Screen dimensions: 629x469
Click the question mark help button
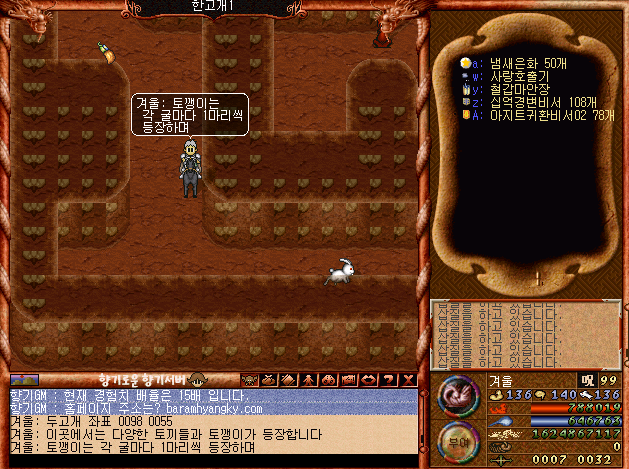(x=388, y=380)
